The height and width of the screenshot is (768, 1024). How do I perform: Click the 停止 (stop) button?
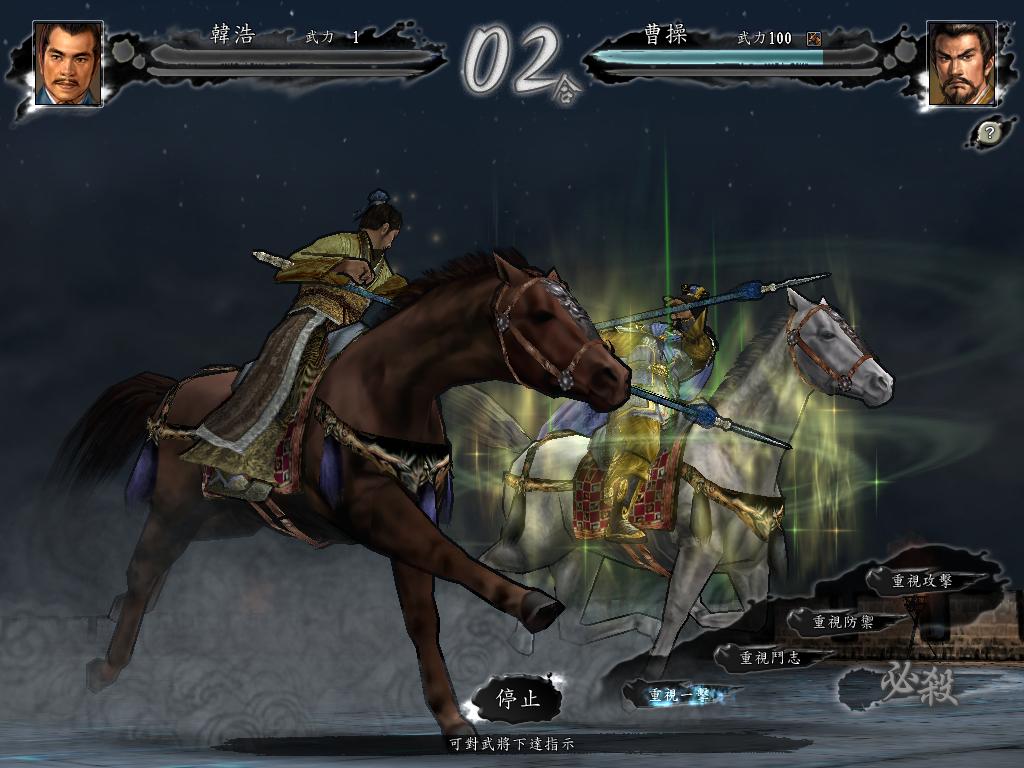coord(518,699)
